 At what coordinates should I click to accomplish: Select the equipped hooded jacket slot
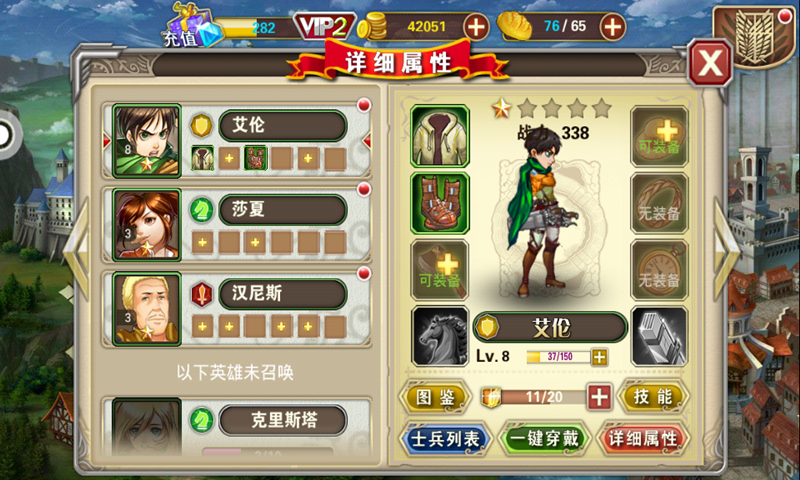(439, 135)
